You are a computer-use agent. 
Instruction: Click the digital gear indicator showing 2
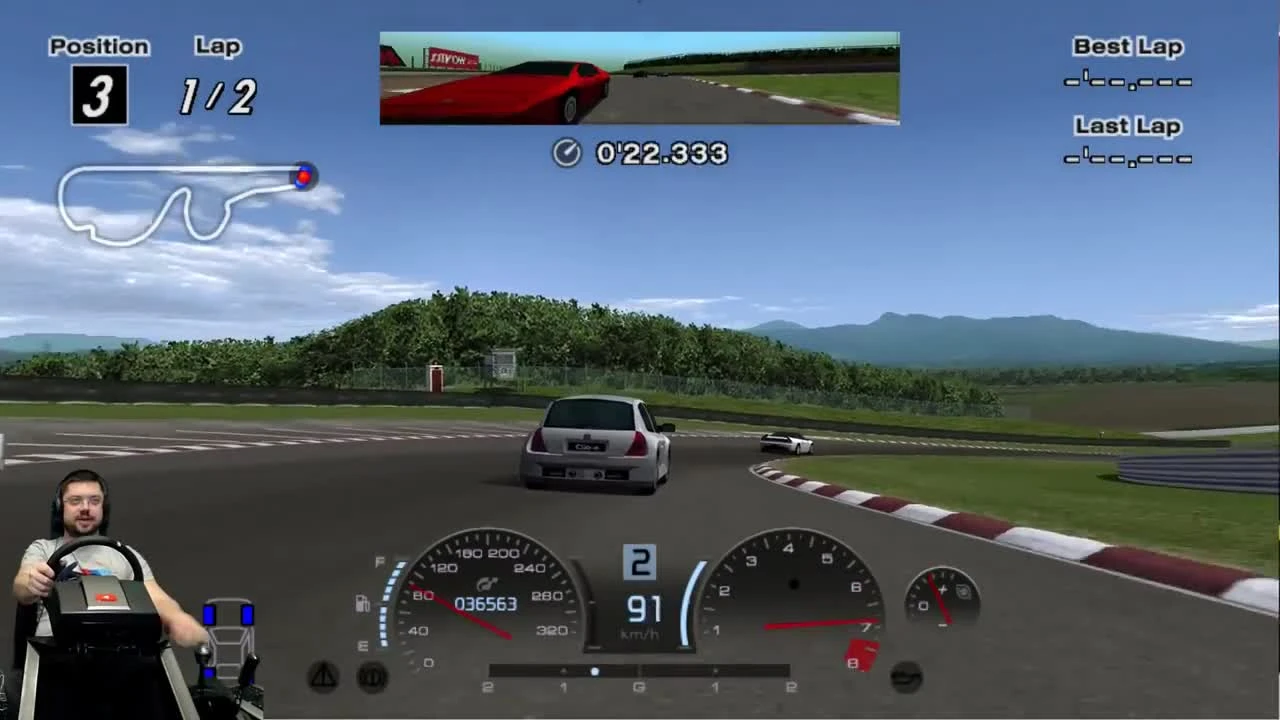pos(640,560)
